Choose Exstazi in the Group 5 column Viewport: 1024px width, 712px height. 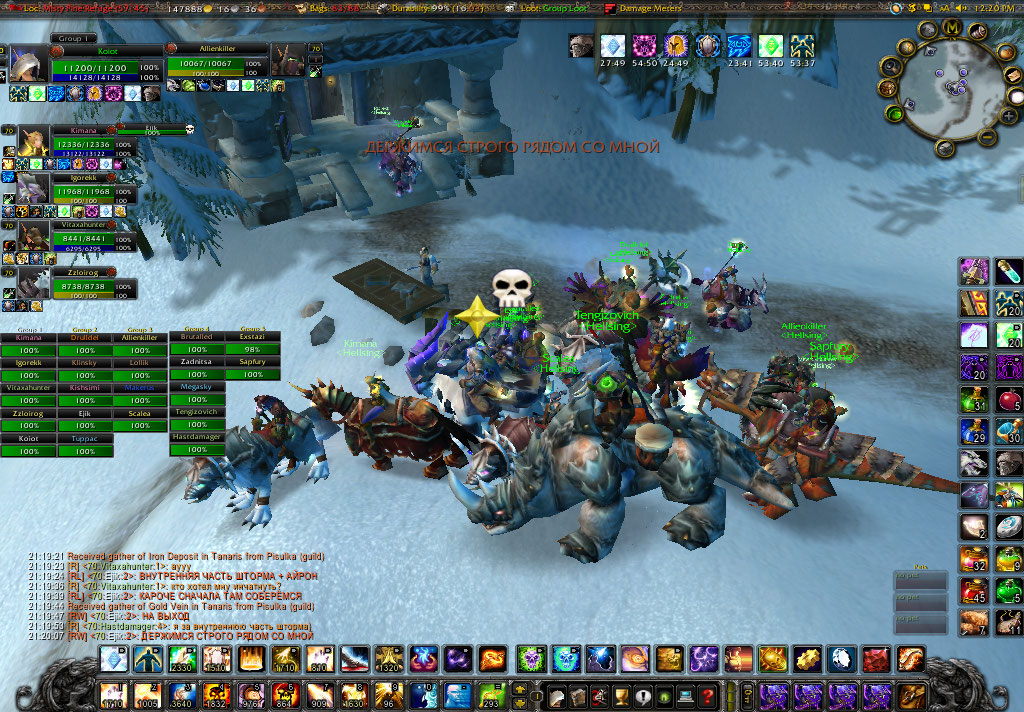252,337
